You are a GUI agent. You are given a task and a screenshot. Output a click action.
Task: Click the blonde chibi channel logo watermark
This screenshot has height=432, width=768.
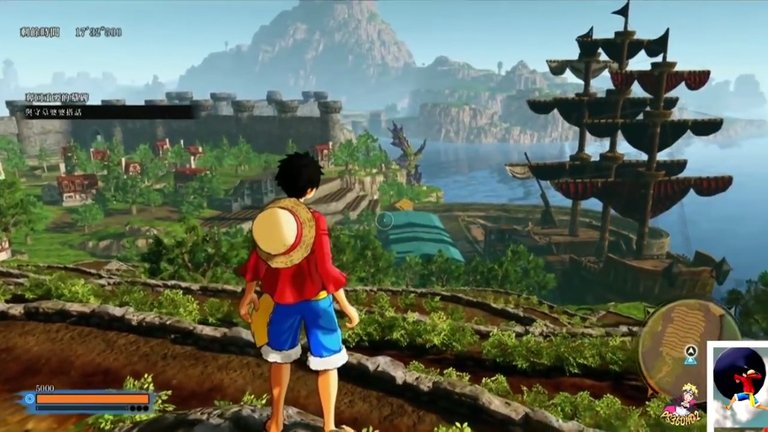click(x=681, y=403)
